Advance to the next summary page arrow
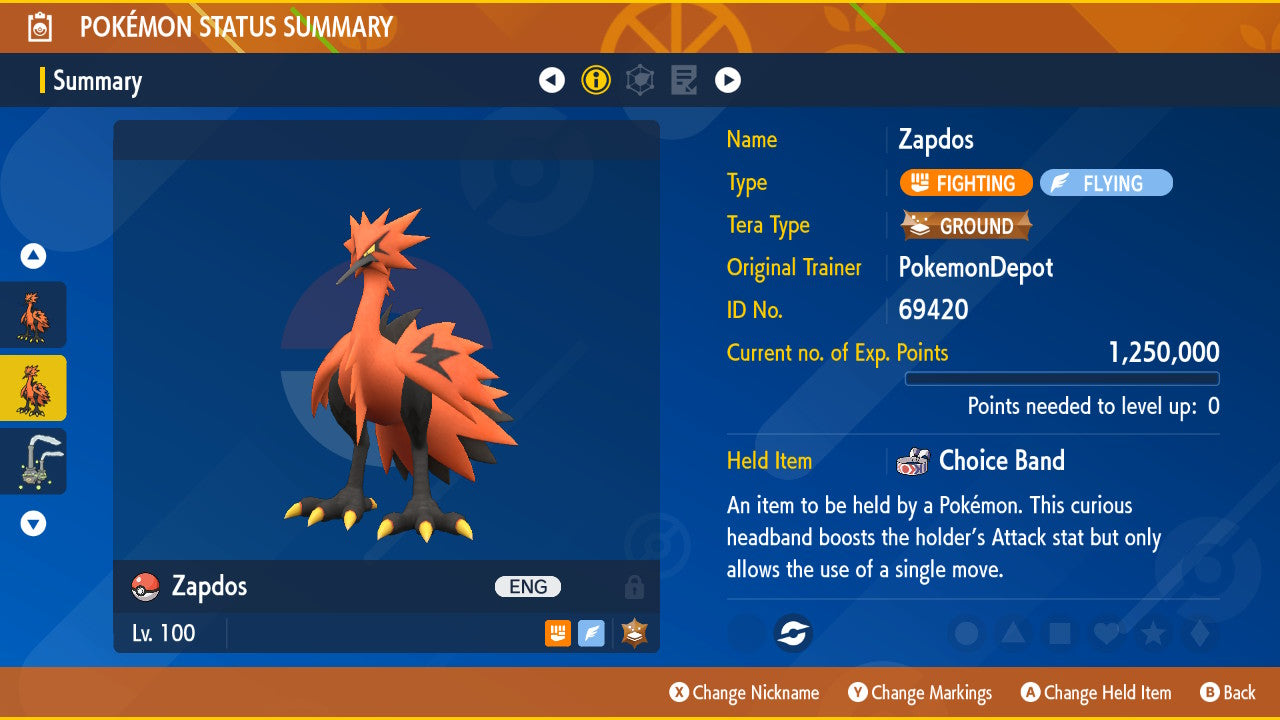Image resolution: width=1280 pixels, height=720 pixels. [728, 80]
